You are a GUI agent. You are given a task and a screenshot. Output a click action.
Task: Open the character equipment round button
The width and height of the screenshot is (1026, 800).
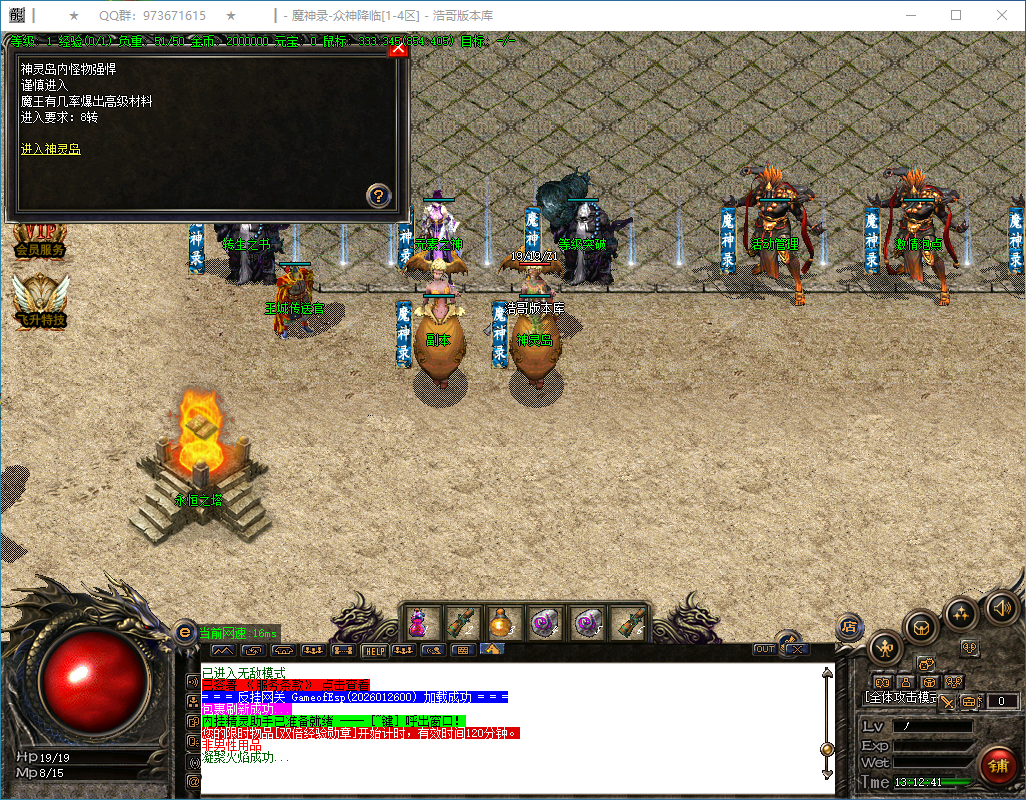[886, 647]
